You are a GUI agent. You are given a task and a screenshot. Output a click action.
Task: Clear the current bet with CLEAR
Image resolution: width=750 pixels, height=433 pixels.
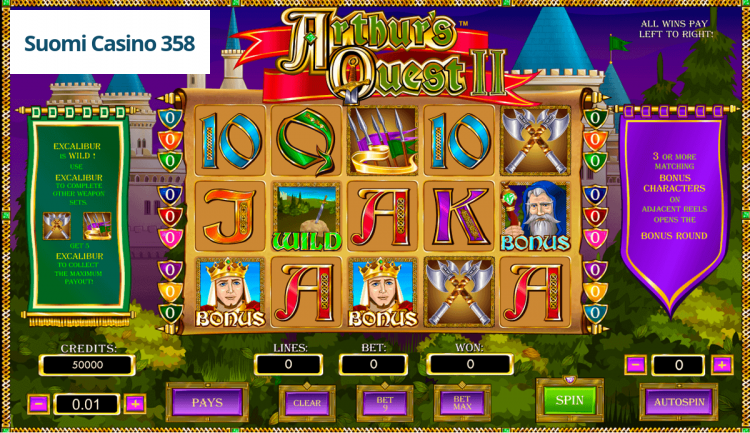point(307,403)
